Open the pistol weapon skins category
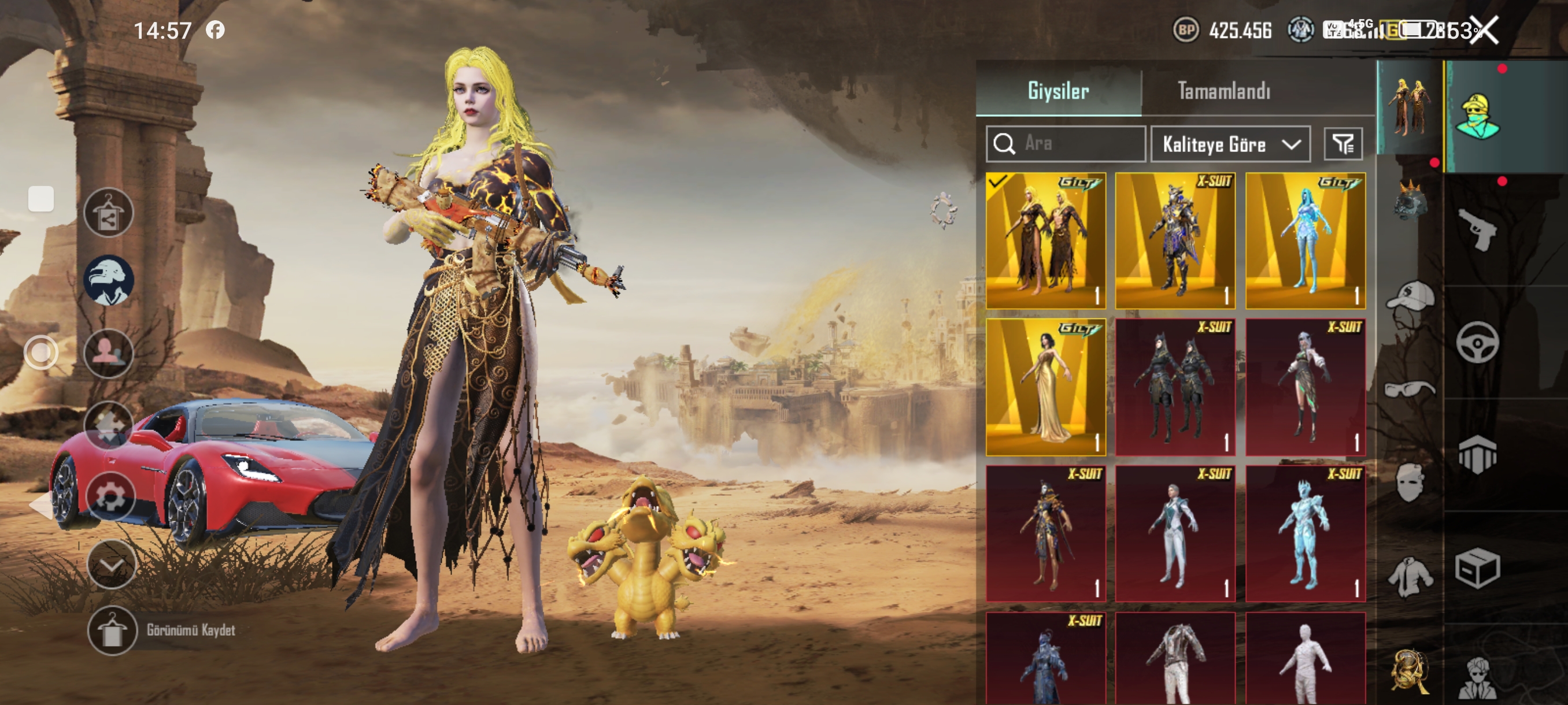Image resolution: width=1568 pixels, height=705 pixels. click(x=1477, y=229)
